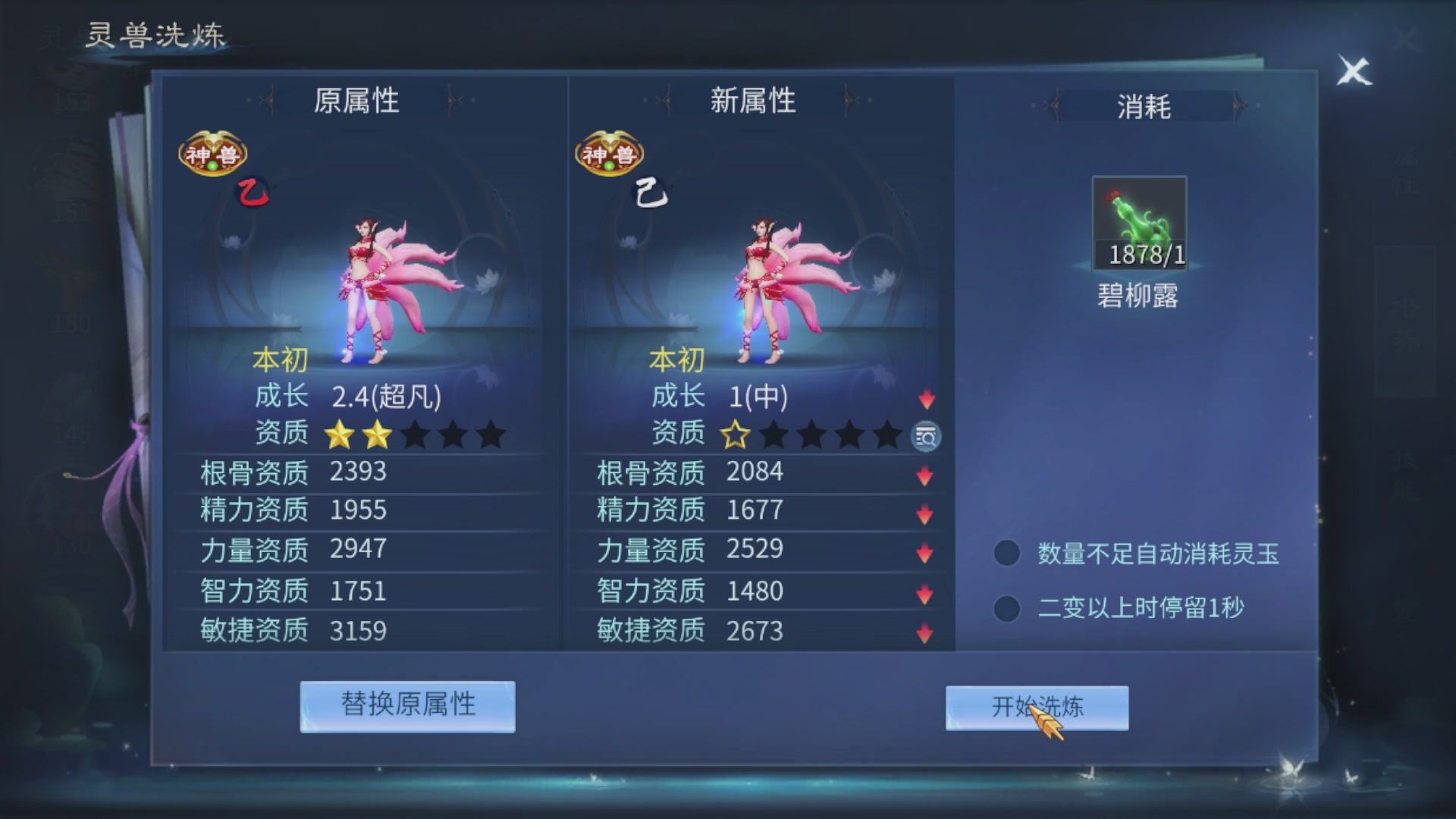Enable 二变以上时停留1秒 option
1456x819 pixels.
(1006, 608)
